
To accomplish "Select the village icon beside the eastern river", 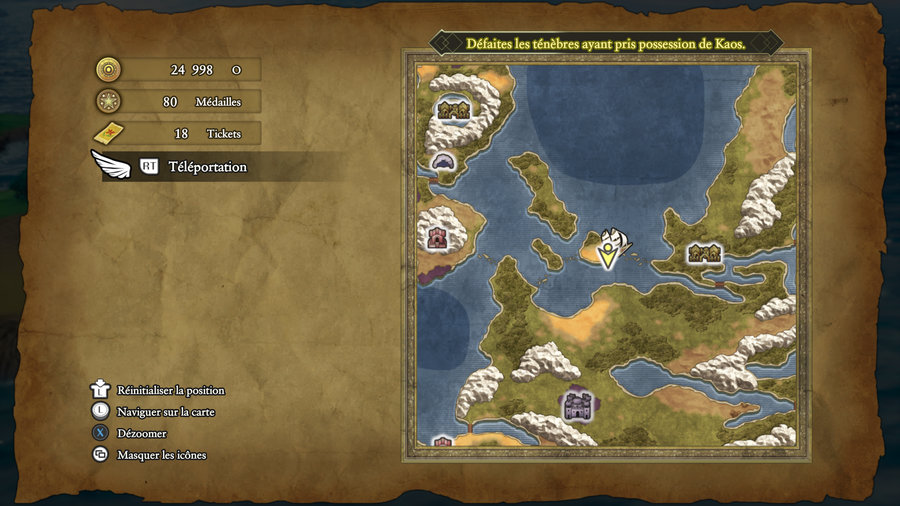I will point(705,253).
